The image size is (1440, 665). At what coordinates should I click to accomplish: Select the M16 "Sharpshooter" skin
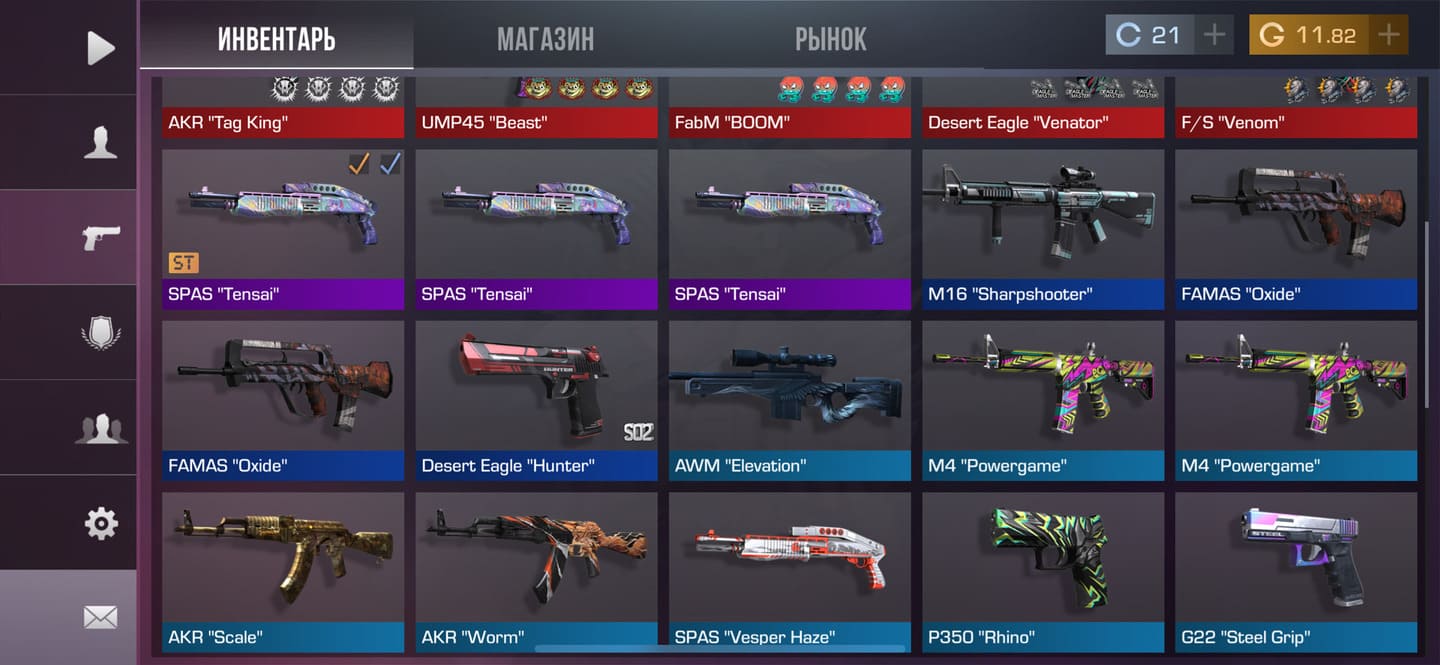point(1043,228)
